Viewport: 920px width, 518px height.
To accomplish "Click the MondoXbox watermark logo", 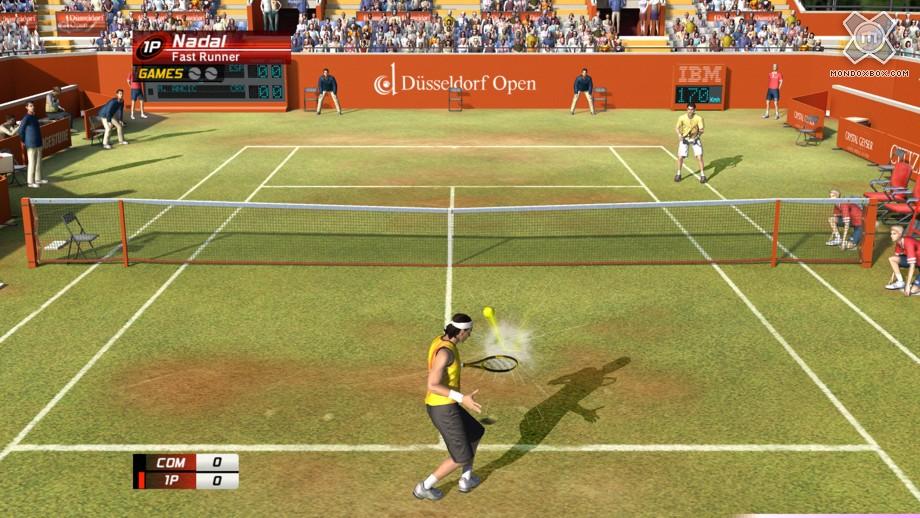I will click(x=868, y=39).
